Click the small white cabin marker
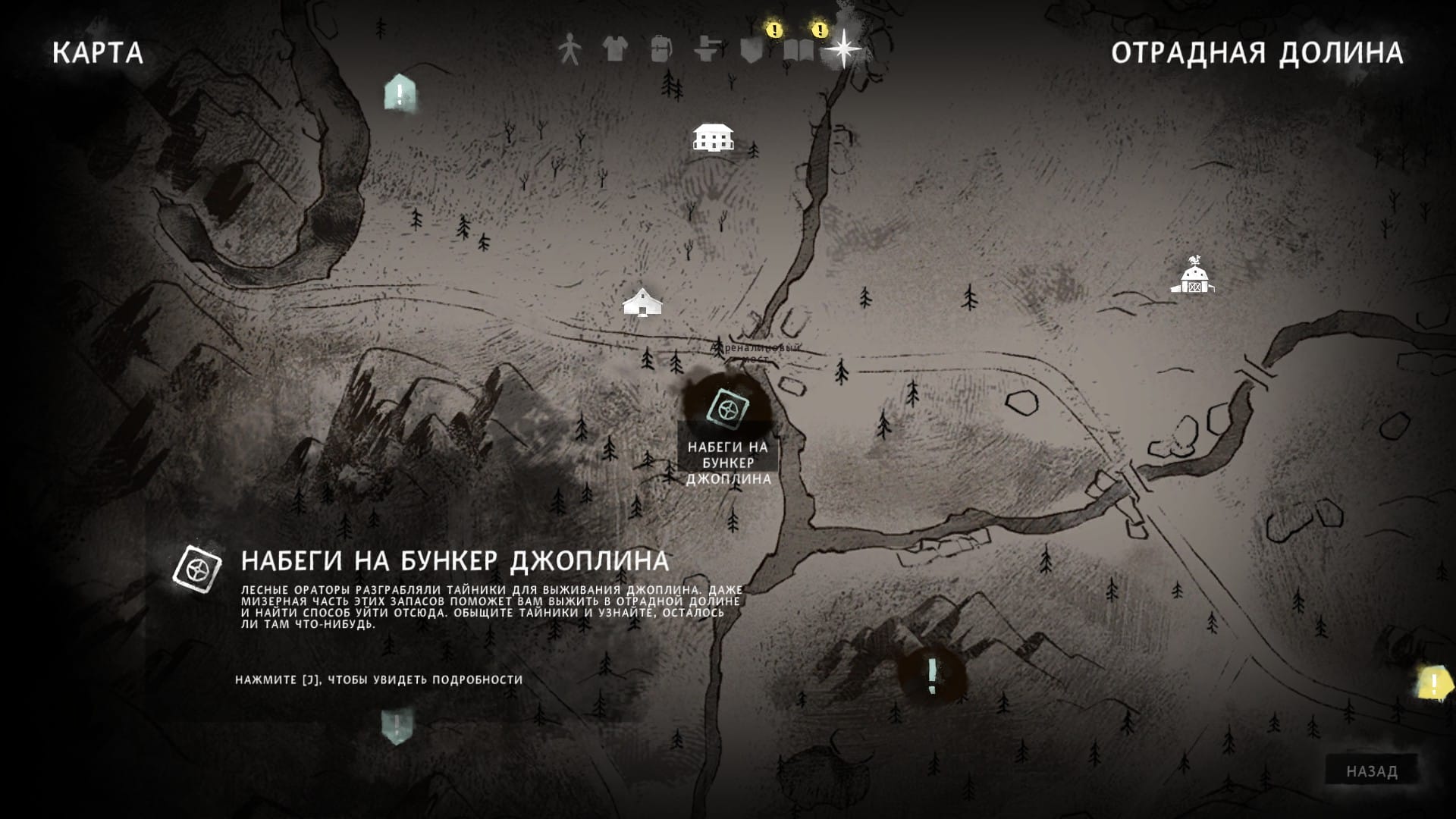 click(642, 302)
